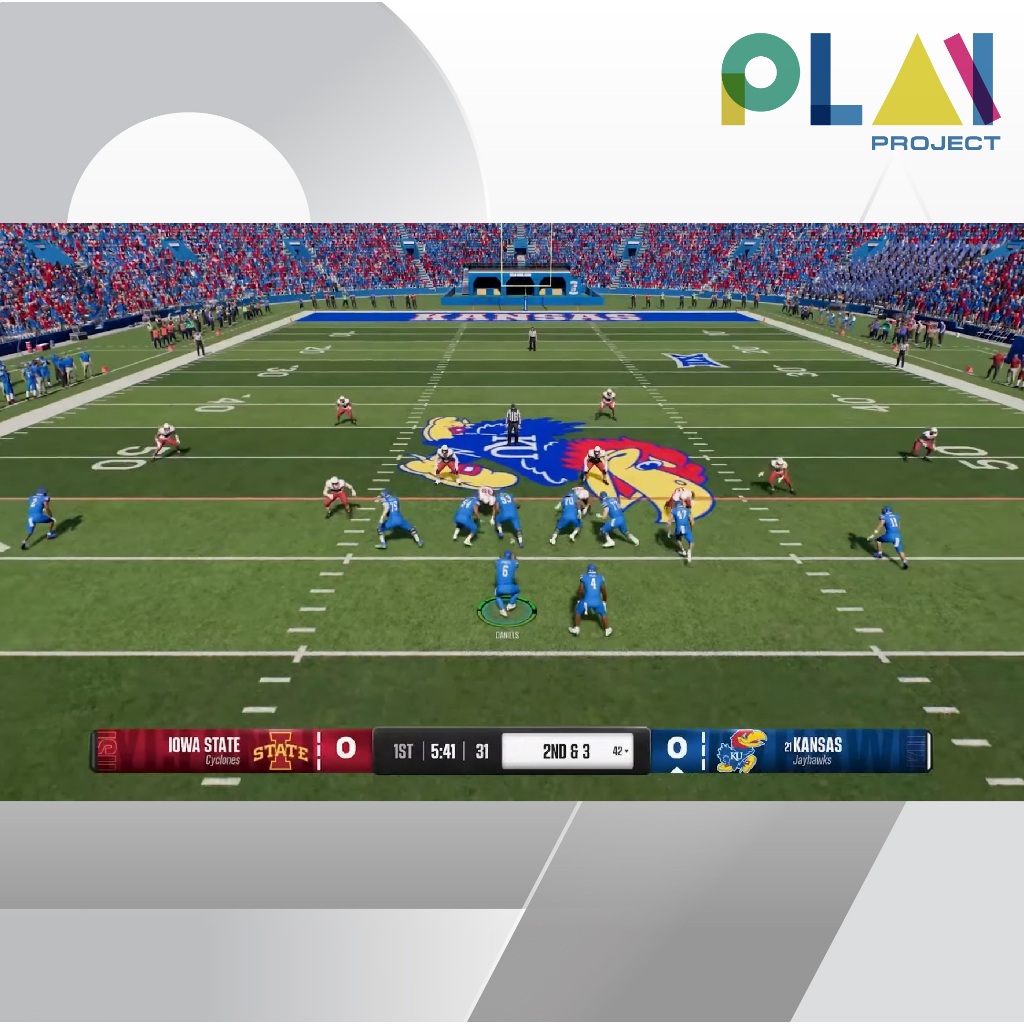Click the PLAI Project logo
The image size is (1024, 1024).
click(x=859, y=91)
